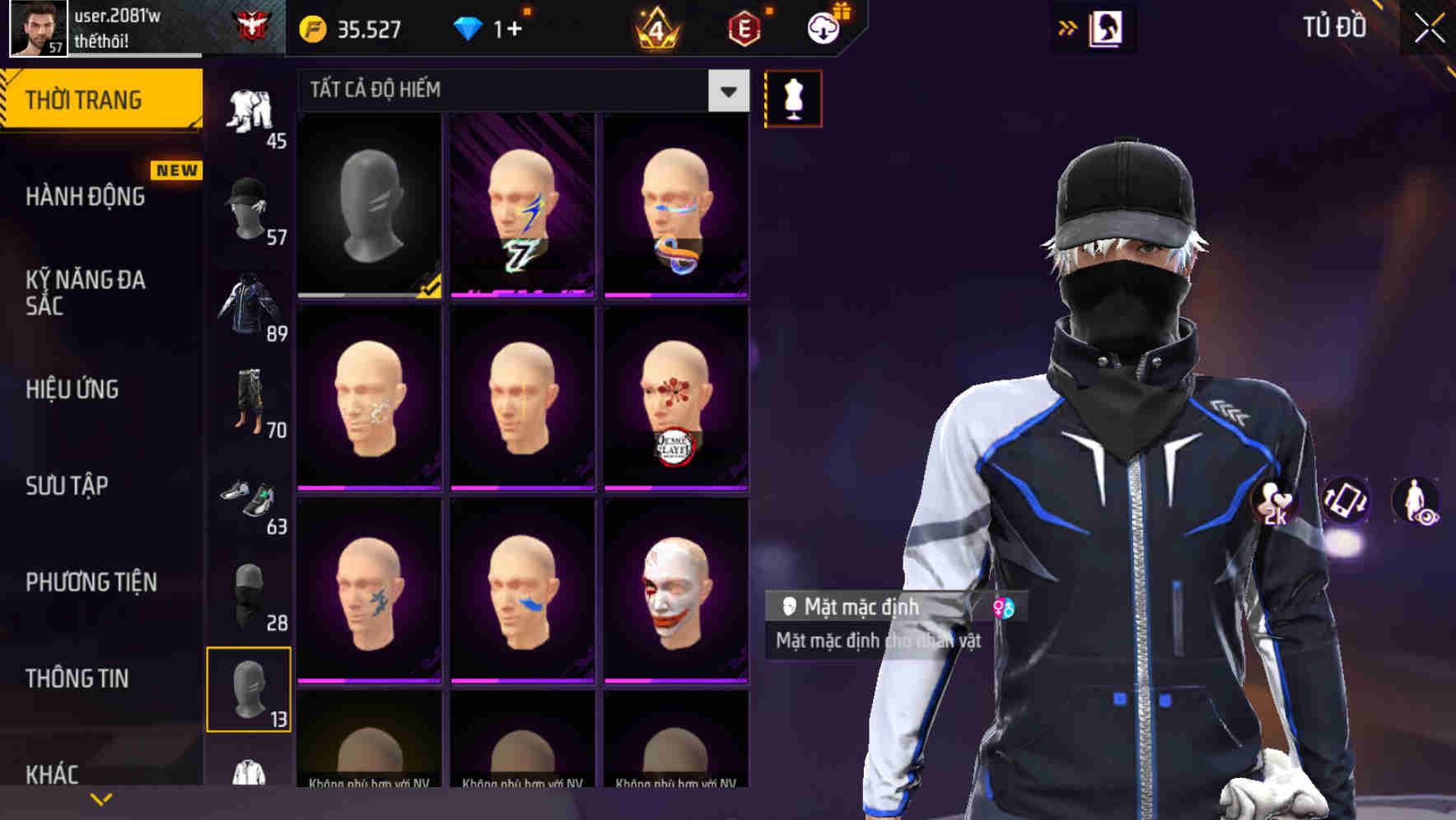Image resolution: width=1456 pixels, height=820 pixels.
Task: Switch to the HIỆU ỨNG tab
Action: click(74, 389)
